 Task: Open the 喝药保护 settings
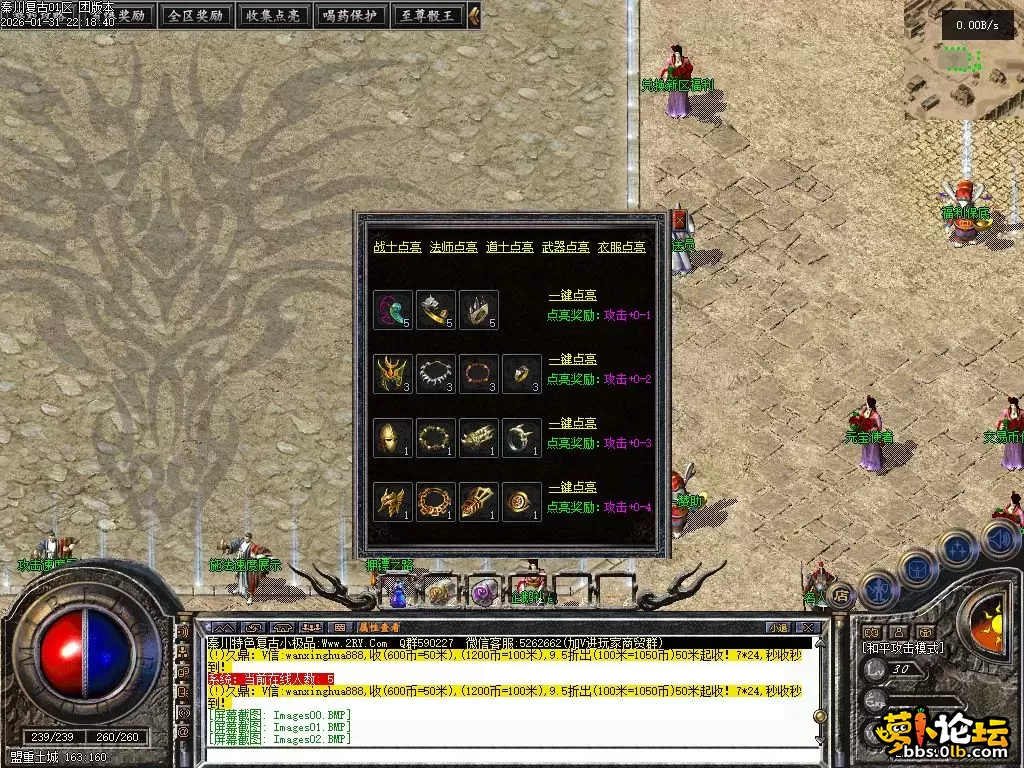pyautogui.click(x=350, y=15)
